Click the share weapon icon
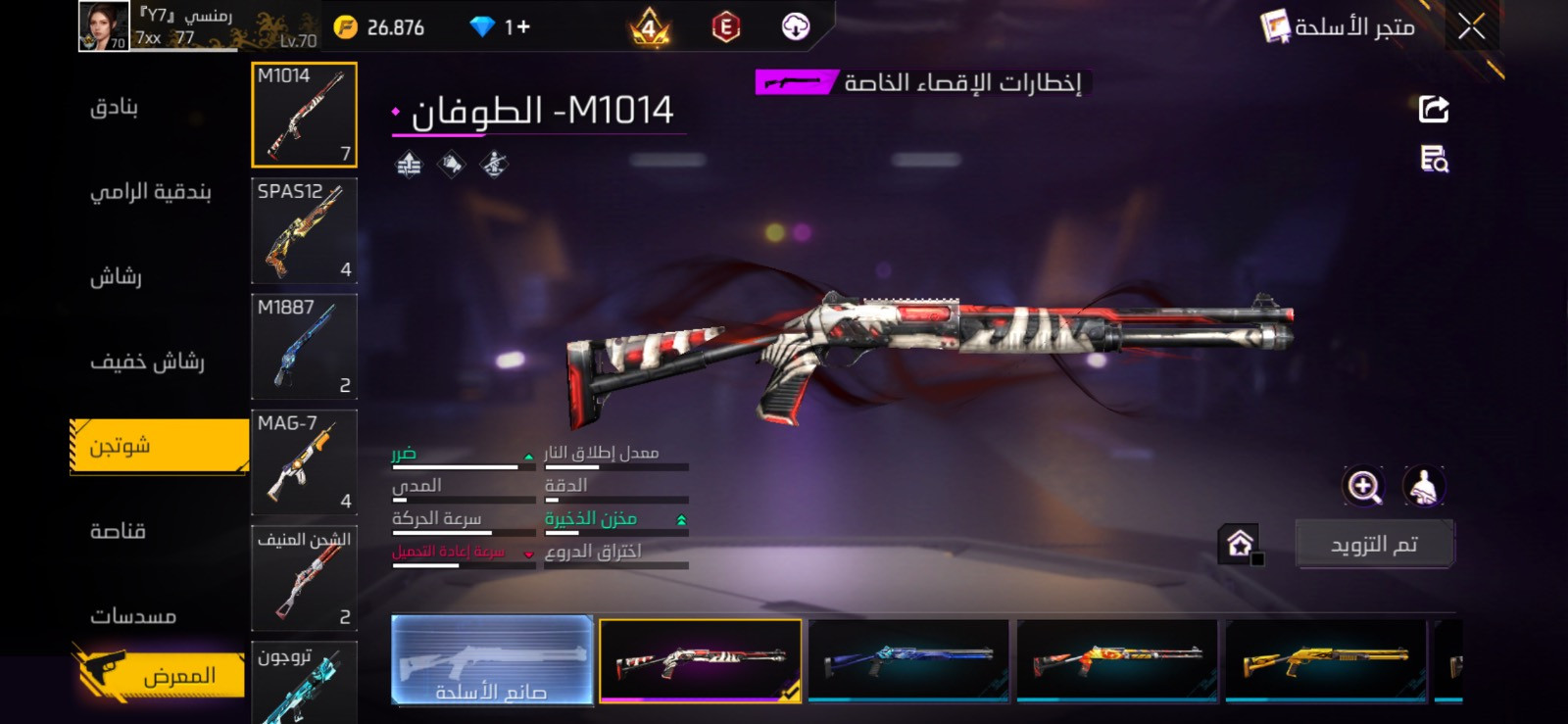1568x724 pixels. [1431, 108]
